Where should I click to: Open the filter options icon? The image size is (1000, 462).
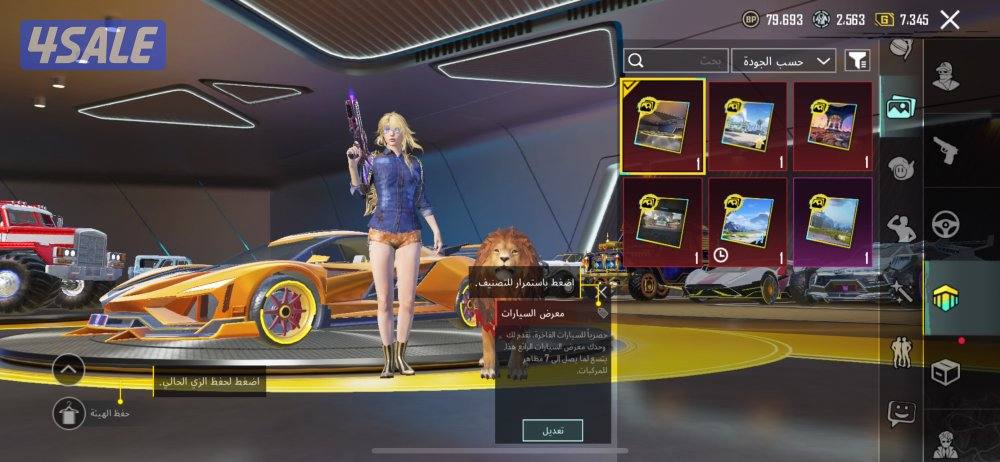(x=857, y=61)
